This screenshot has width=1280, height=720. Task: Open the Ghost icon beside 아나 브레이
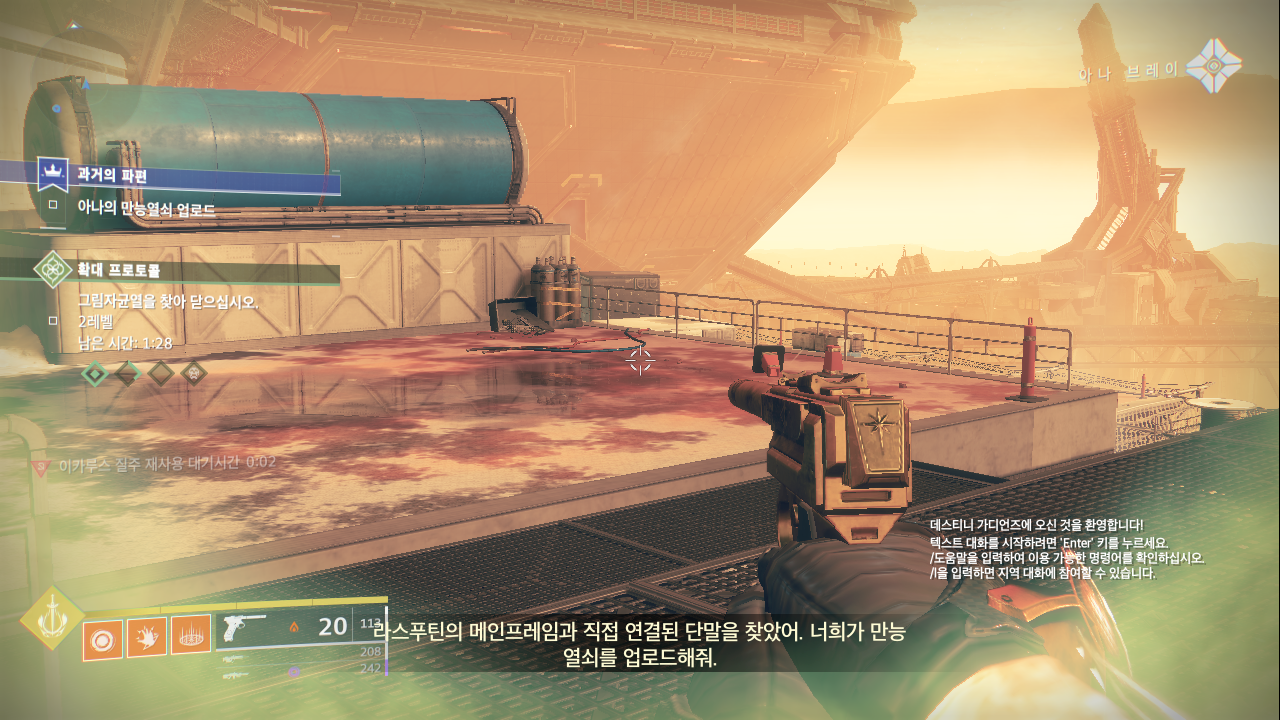(x=1213, y=66)
